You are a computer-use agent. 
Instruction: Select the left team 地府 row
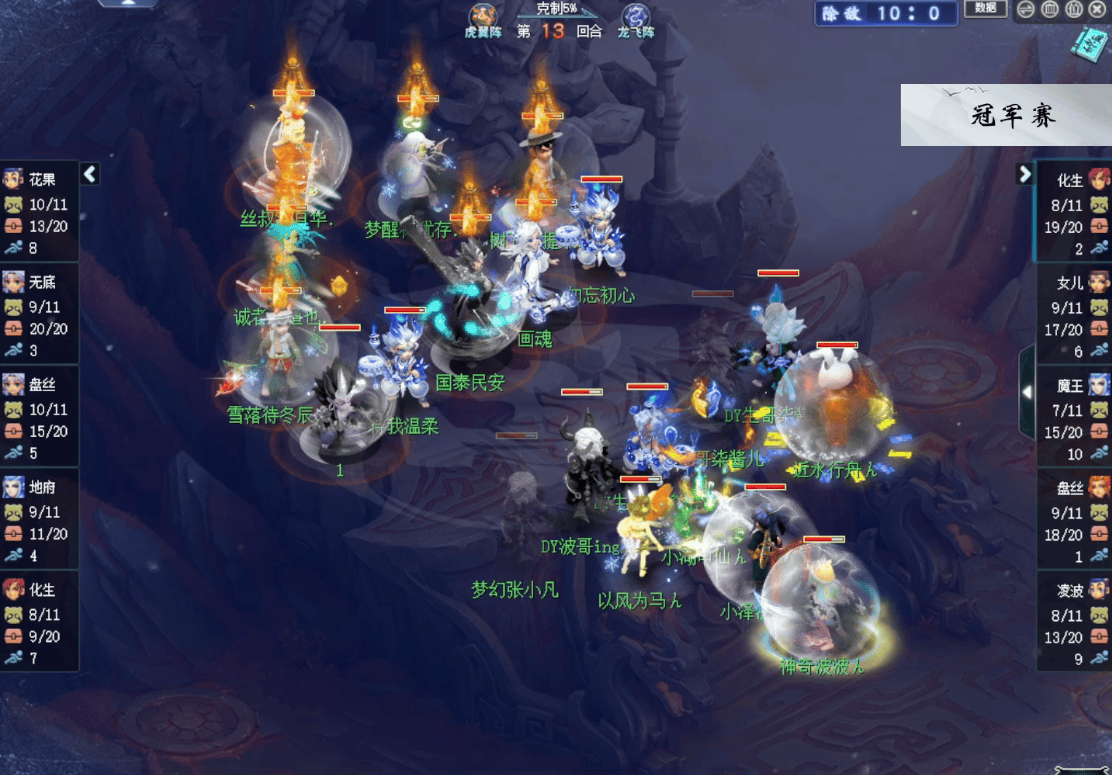[39, 520]
